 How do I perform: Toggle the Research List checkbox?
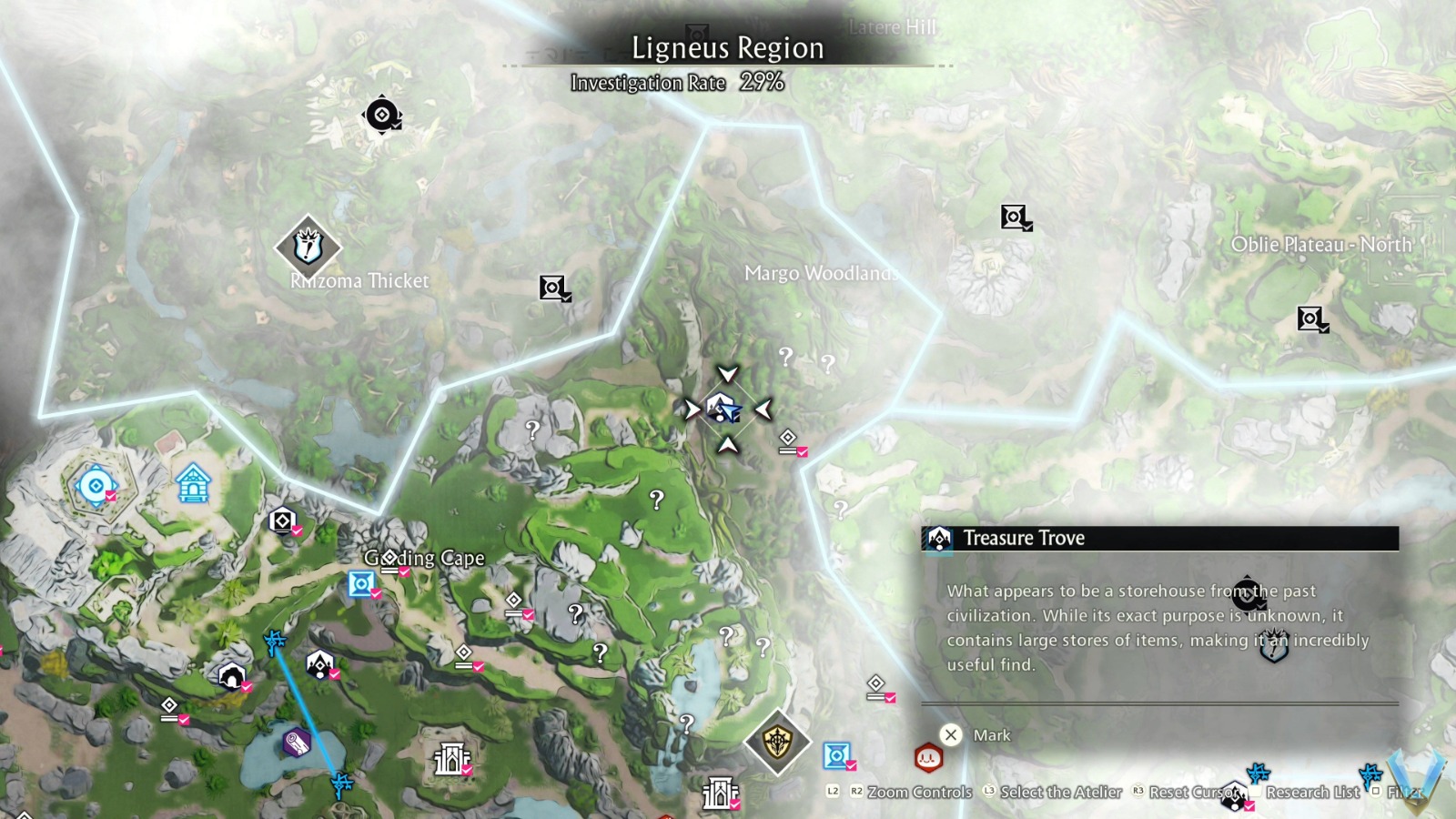(x=1254, y=793)
